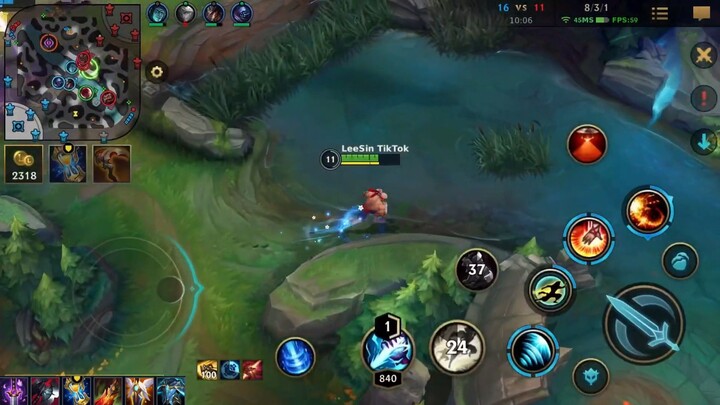Screen dimensions: 720x405
Task: Select the ability on 37-second cooldown
Action: click(x=477, y=269)
